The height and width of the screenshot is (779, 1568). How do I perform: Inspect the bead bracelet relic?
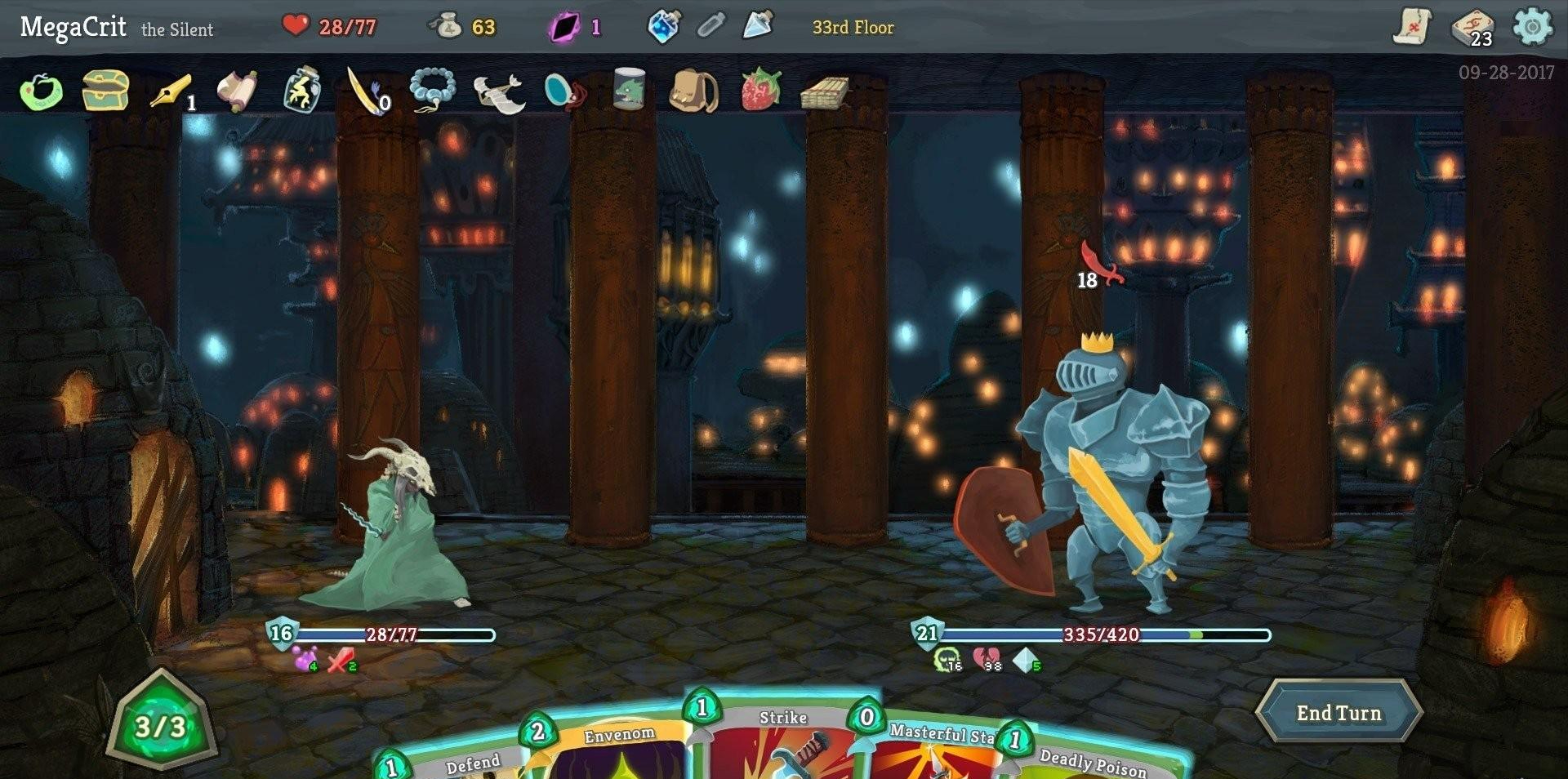[432, 90]
